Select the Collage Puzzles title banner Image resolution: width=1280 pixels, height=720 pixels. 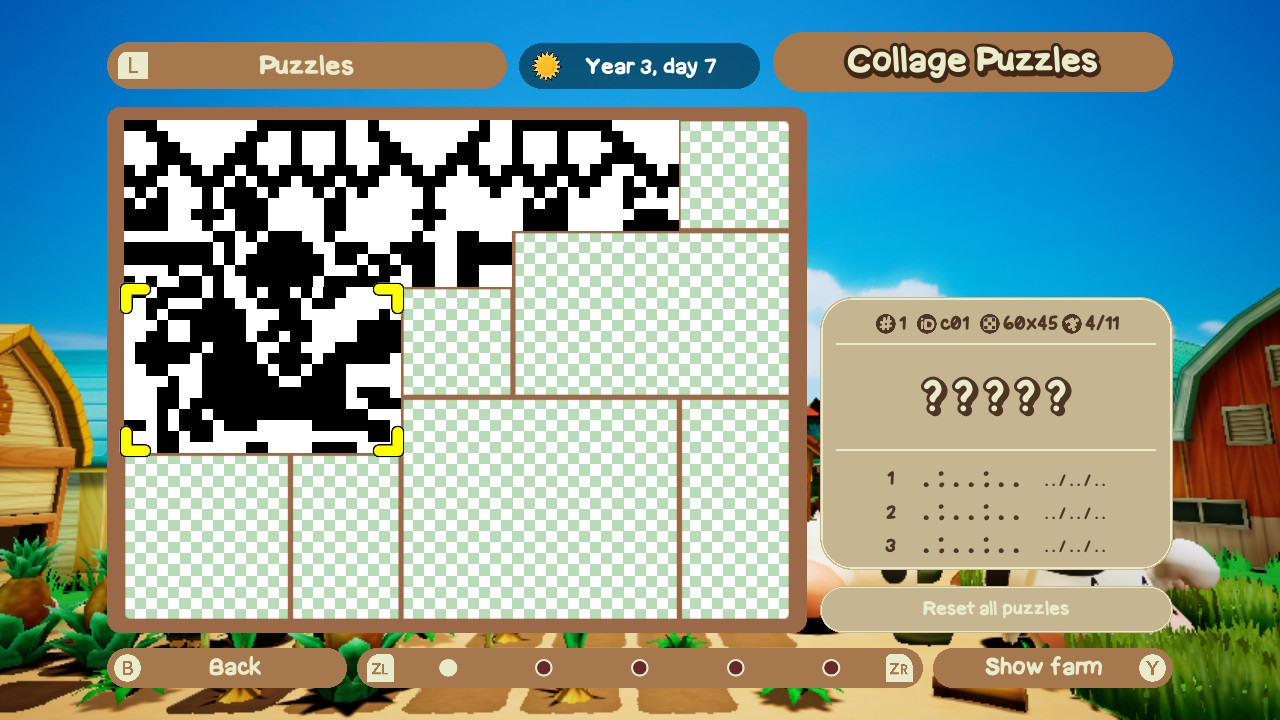point(972,61)
